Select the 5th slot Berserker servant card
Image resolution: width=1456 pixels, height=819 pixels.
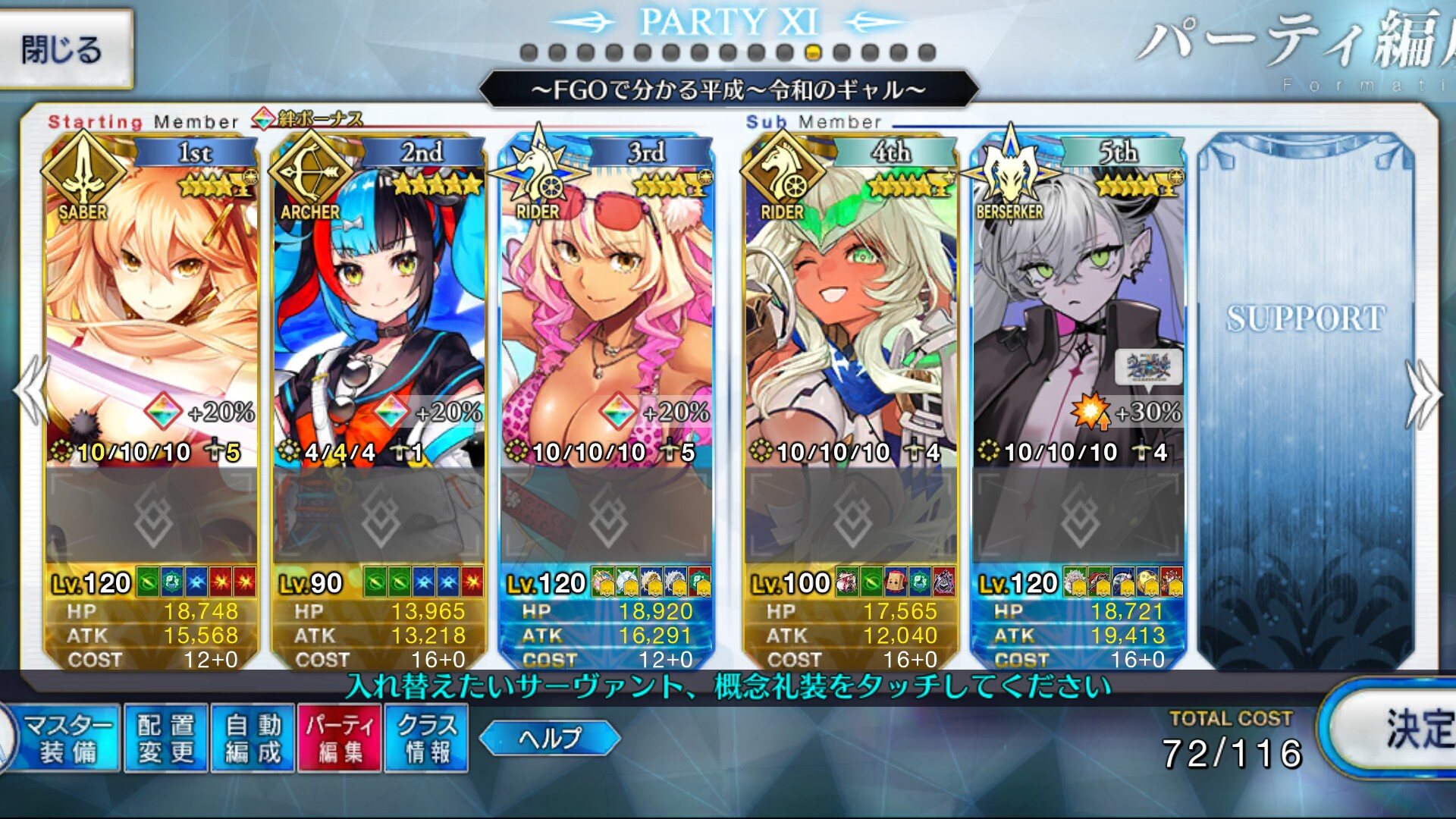pyautogui.click(x=1078, y=303)
